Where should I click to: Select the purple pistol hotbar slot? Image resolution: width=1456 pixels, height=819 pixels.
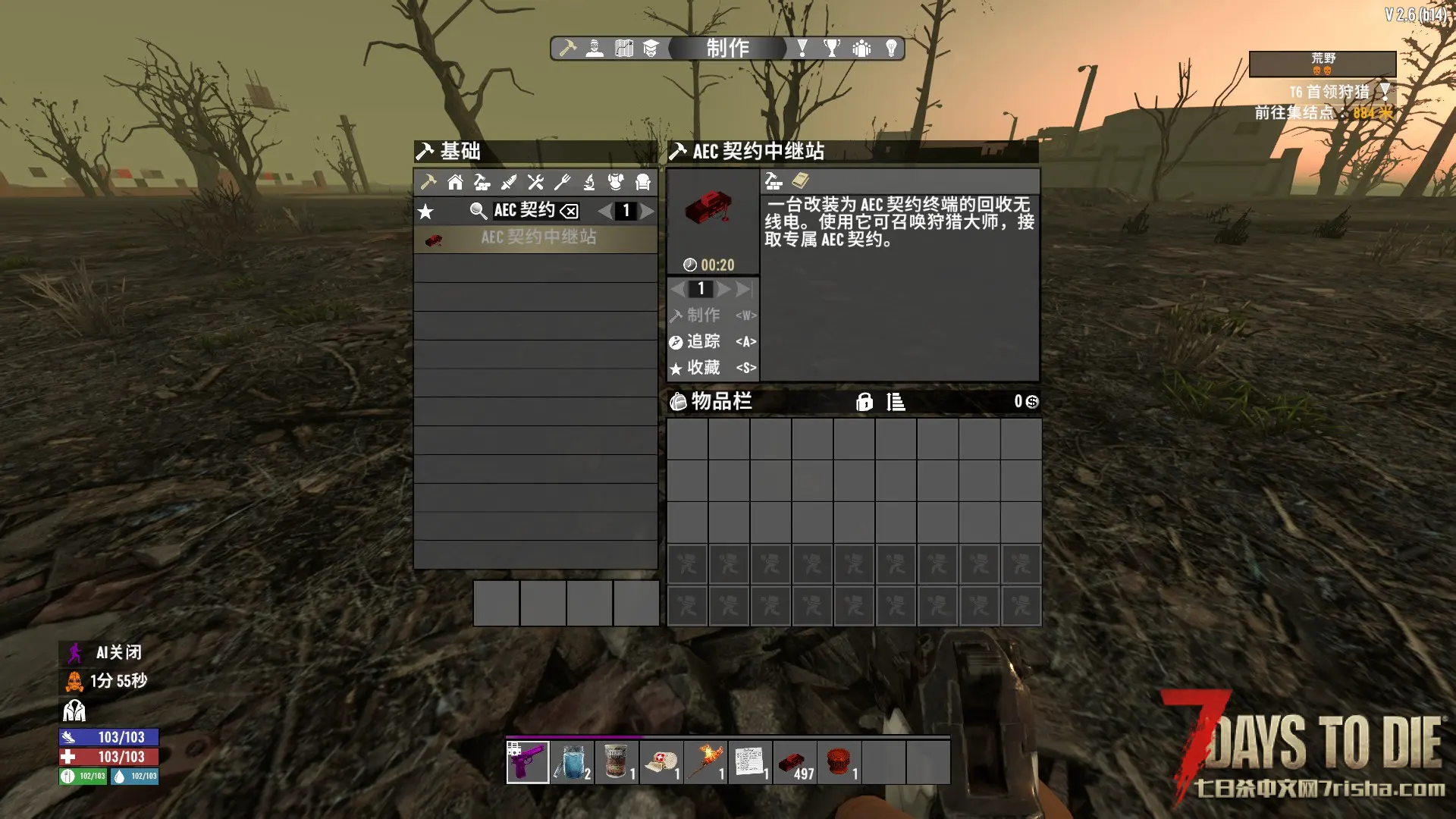coord(528,762)
